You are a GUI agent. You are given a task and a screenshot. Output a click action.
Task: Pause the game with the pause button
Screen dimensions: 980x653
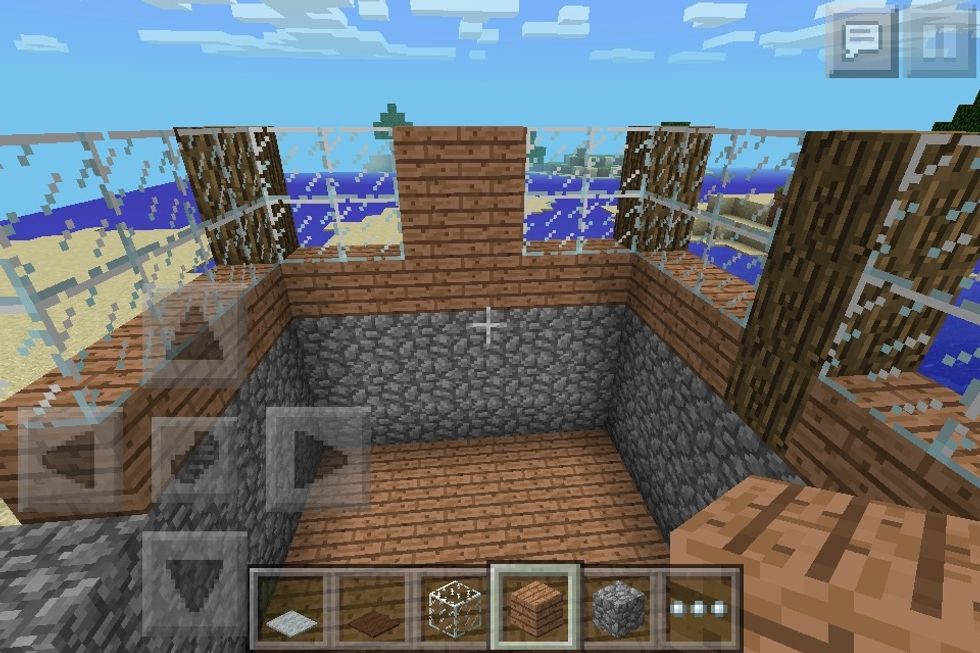pos(938,41)
